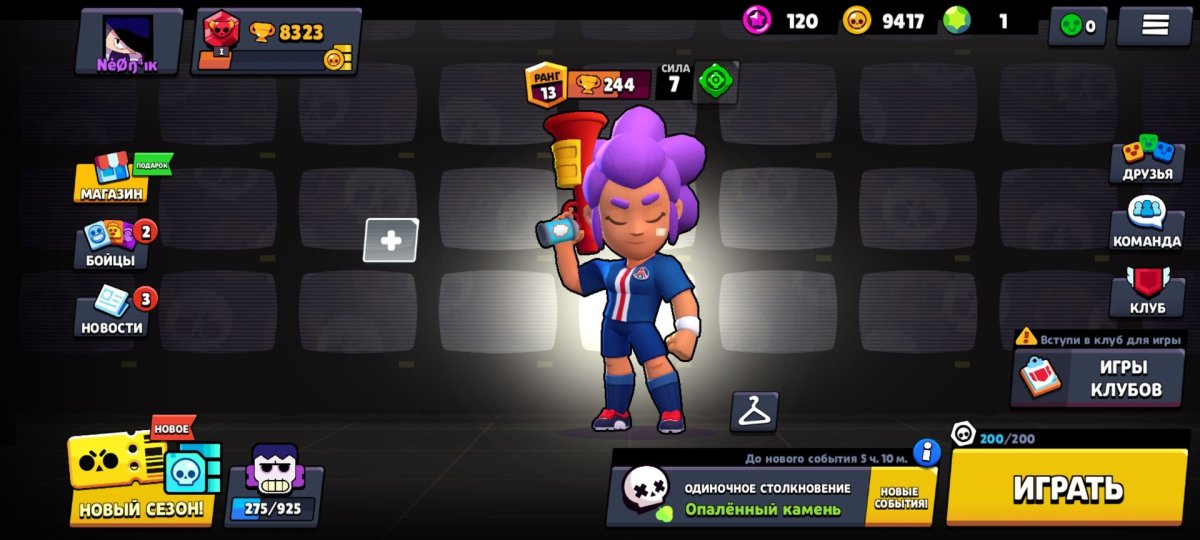The height and width of the screenshot is (540, 1200).
Task: Open the player profile avatar
Action: [x=128, y=42]
